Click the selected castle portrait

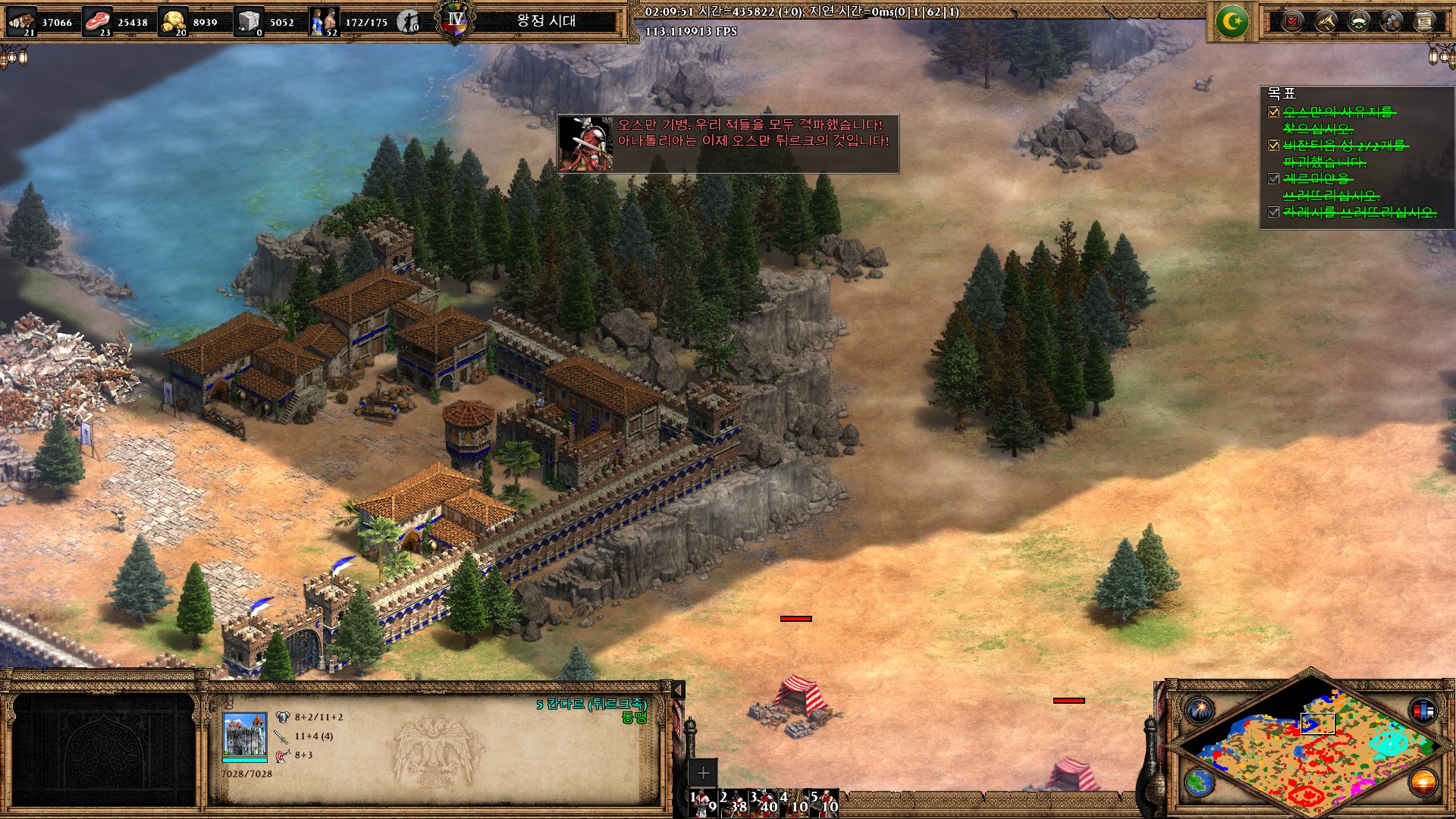pos(245,734)
